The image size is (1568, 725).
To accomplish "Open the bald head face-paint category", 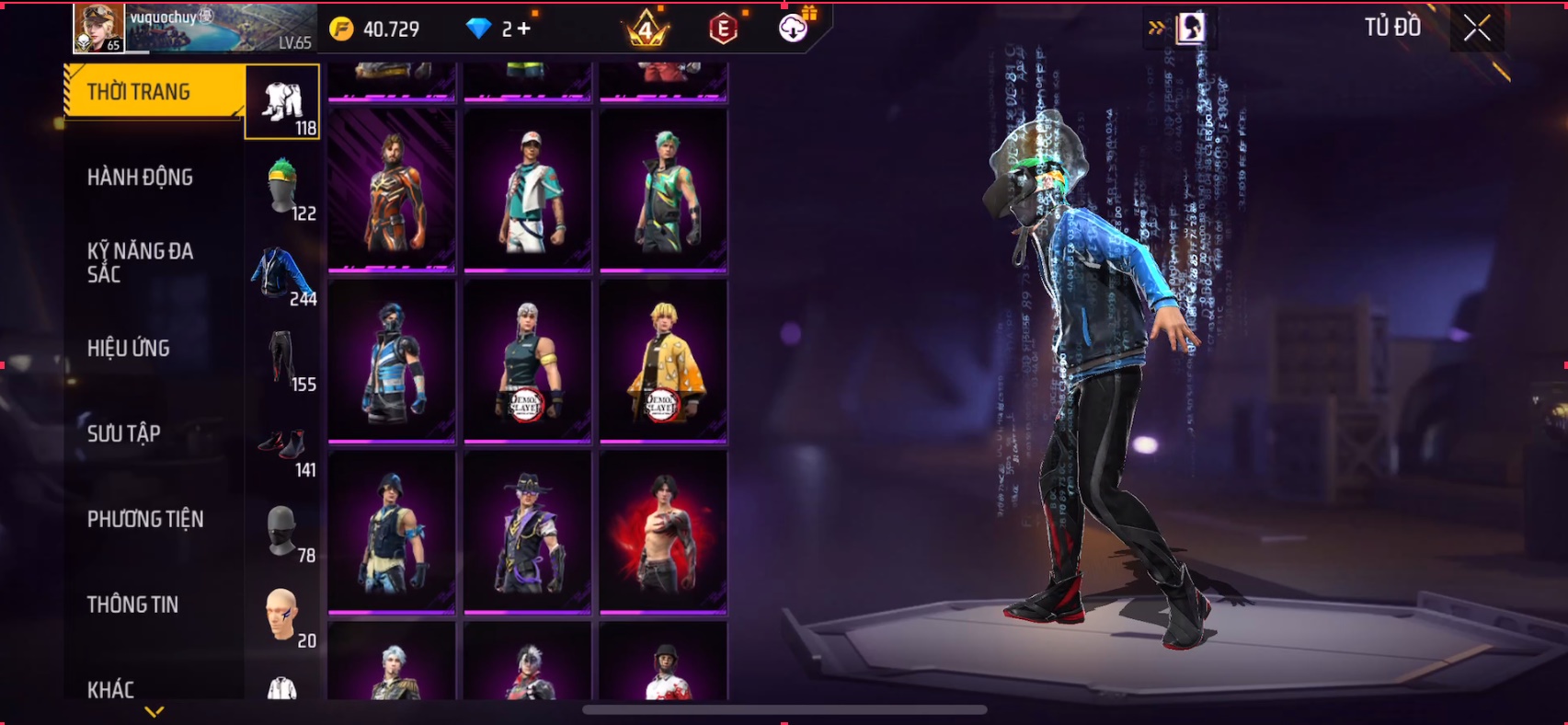I will pos(282,616).
